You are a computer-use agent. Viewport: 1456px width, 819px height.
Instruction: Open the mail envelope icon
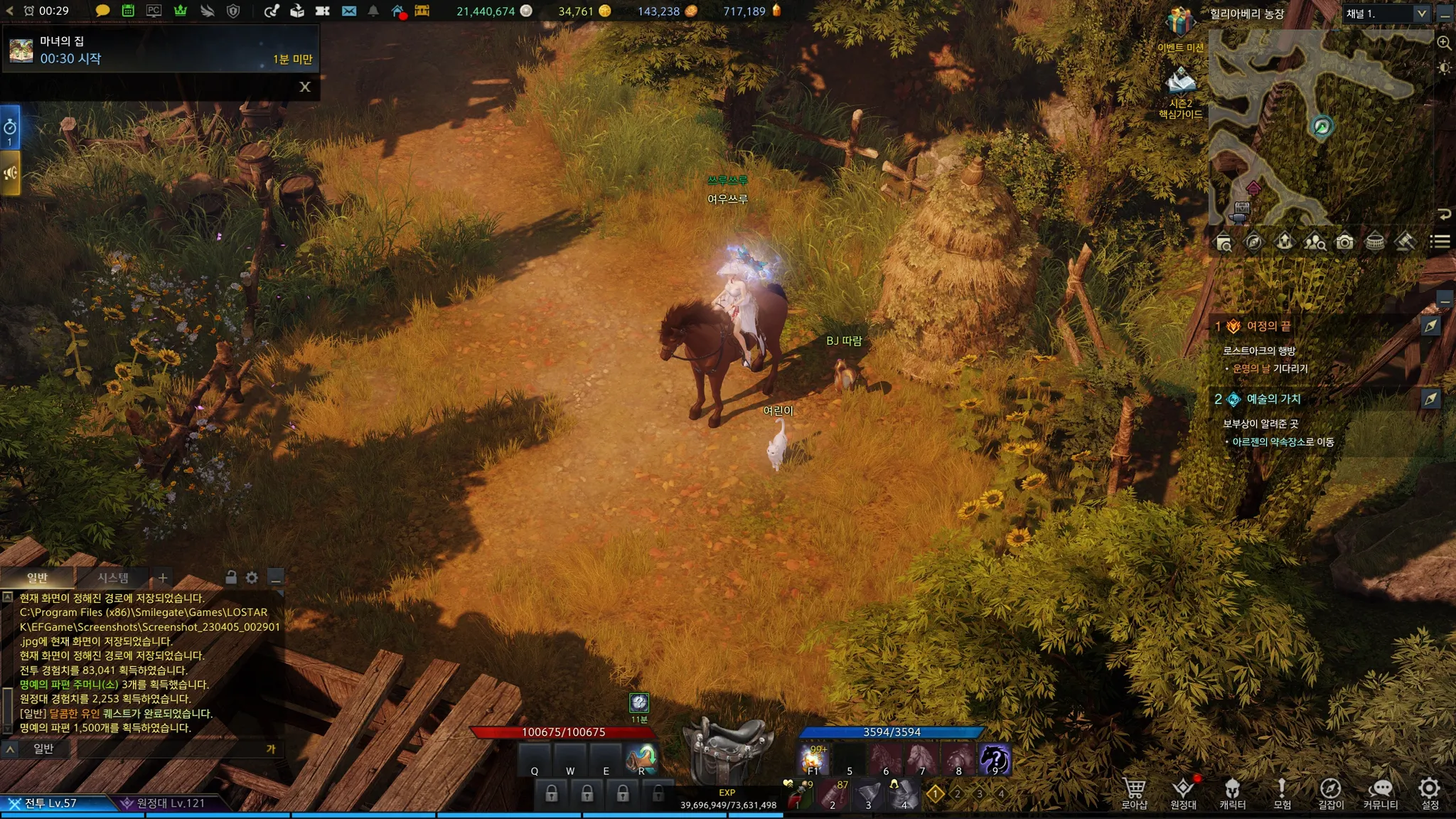348,11
